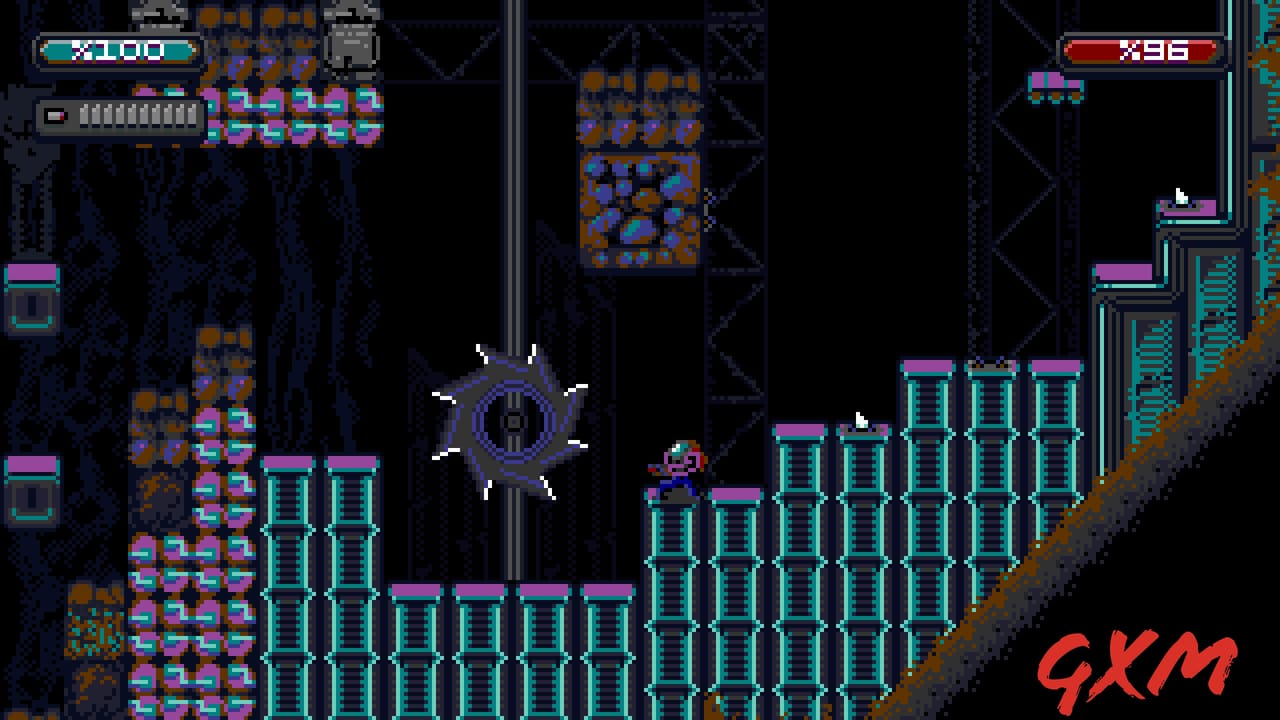
Task: Select the spinning saw blade hazard
Action: click(x=510, y=420)
